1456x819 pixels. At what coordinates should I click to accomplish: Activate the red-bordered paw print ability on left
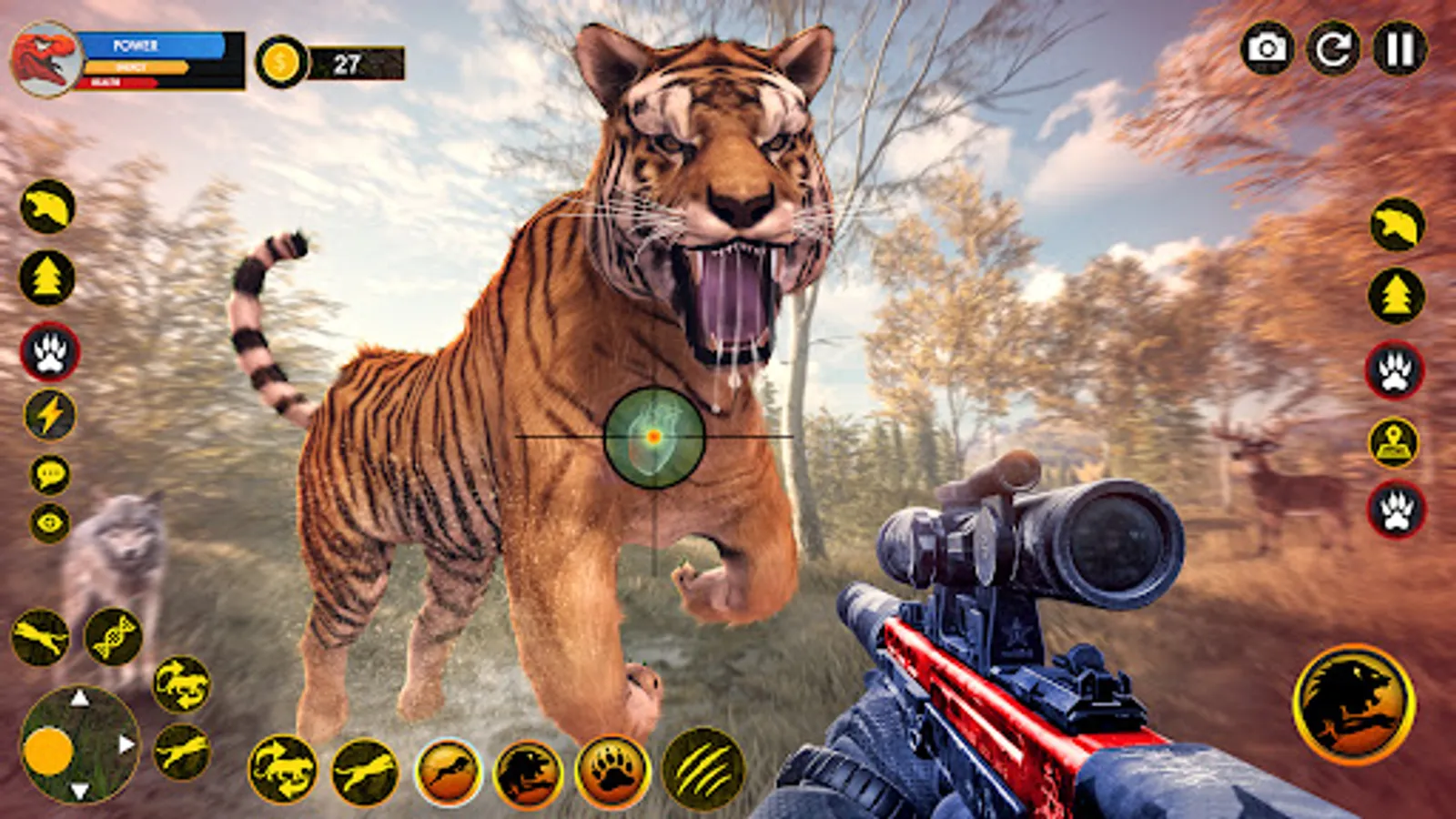point(47,350)
